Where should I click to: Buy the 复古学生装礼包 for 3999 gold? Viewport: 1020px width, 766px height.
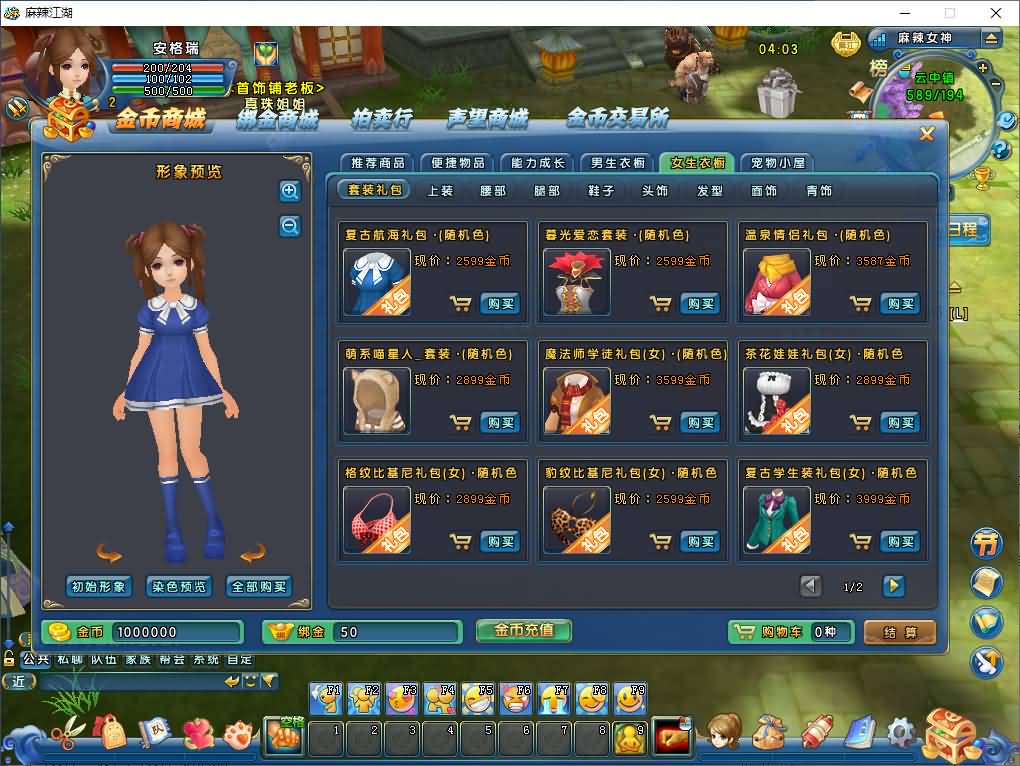pyautogui.click(x=899, y=541)
